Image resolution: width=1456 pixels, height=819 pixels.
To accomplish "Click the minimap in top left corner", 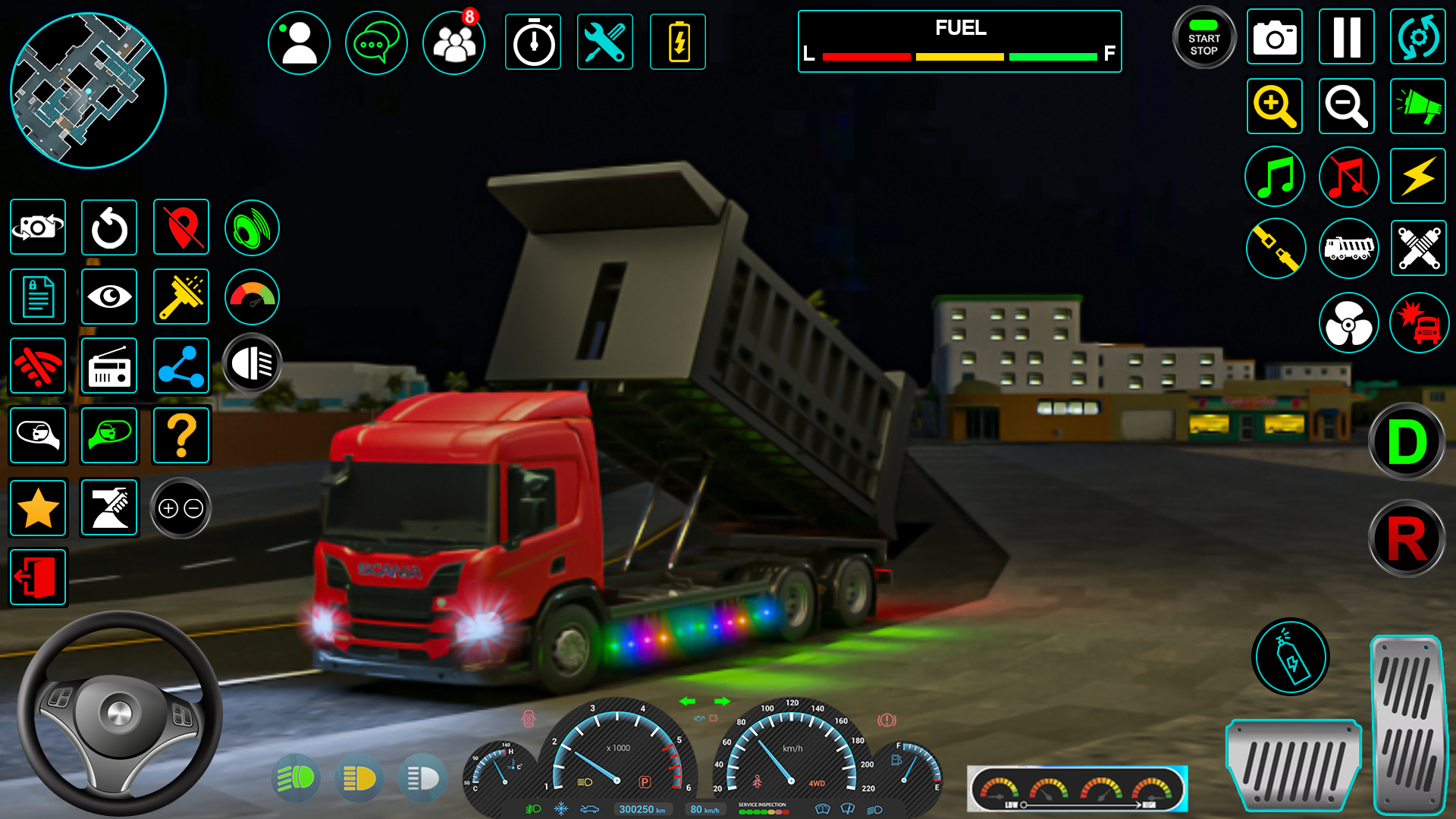I will tap(87, 90).
